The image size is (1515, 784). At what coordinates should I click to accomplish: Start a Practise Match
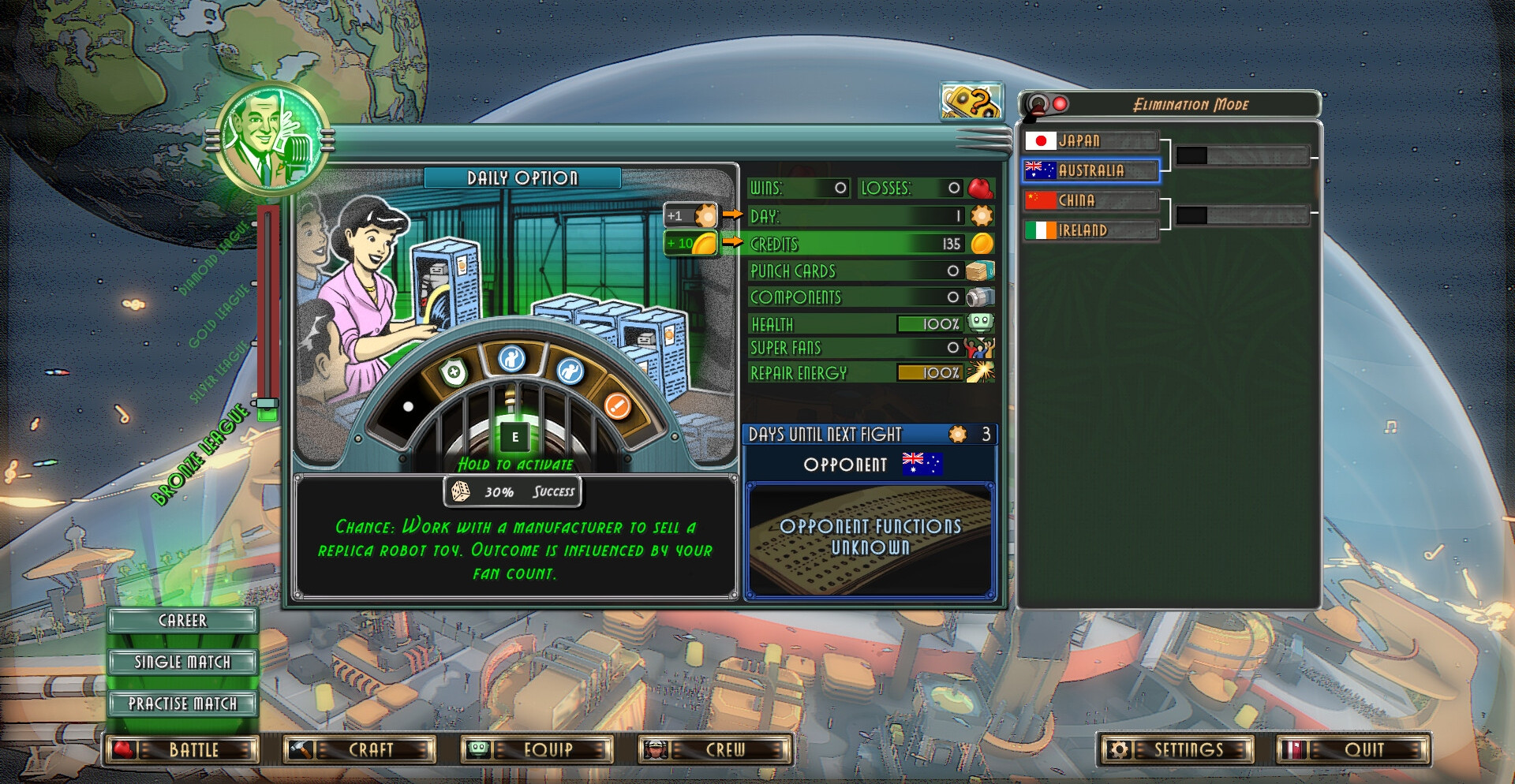pos(182,704)
